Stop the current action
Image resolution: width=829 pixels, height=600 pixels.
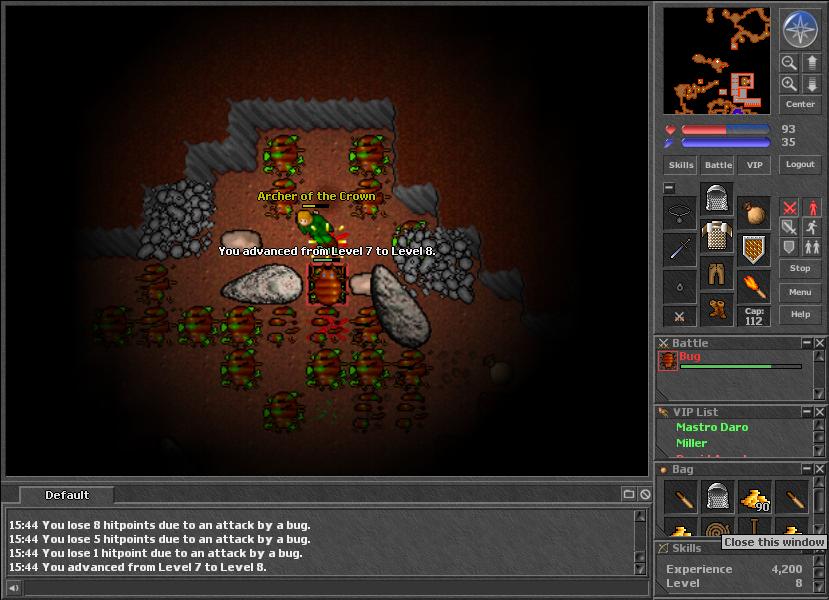(x=800, y=268)
